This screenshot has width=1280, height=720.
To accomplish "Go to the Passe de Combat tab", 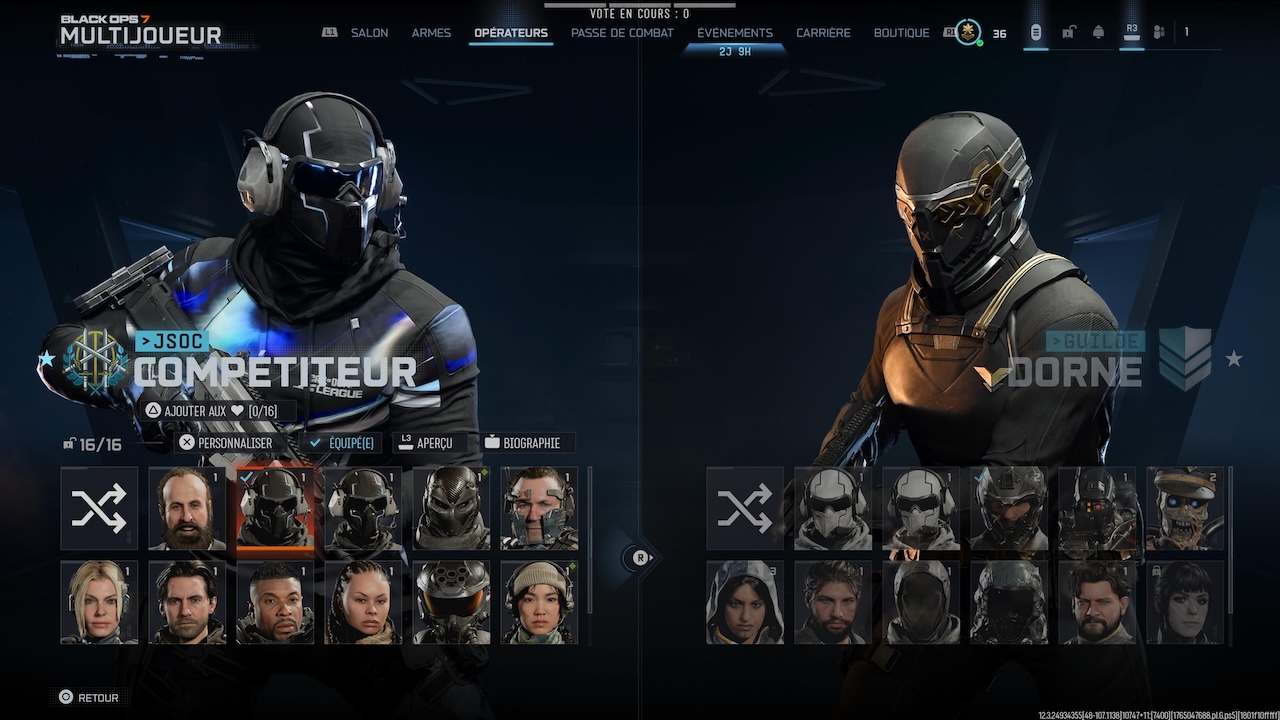I will click(x=622, y=33).
